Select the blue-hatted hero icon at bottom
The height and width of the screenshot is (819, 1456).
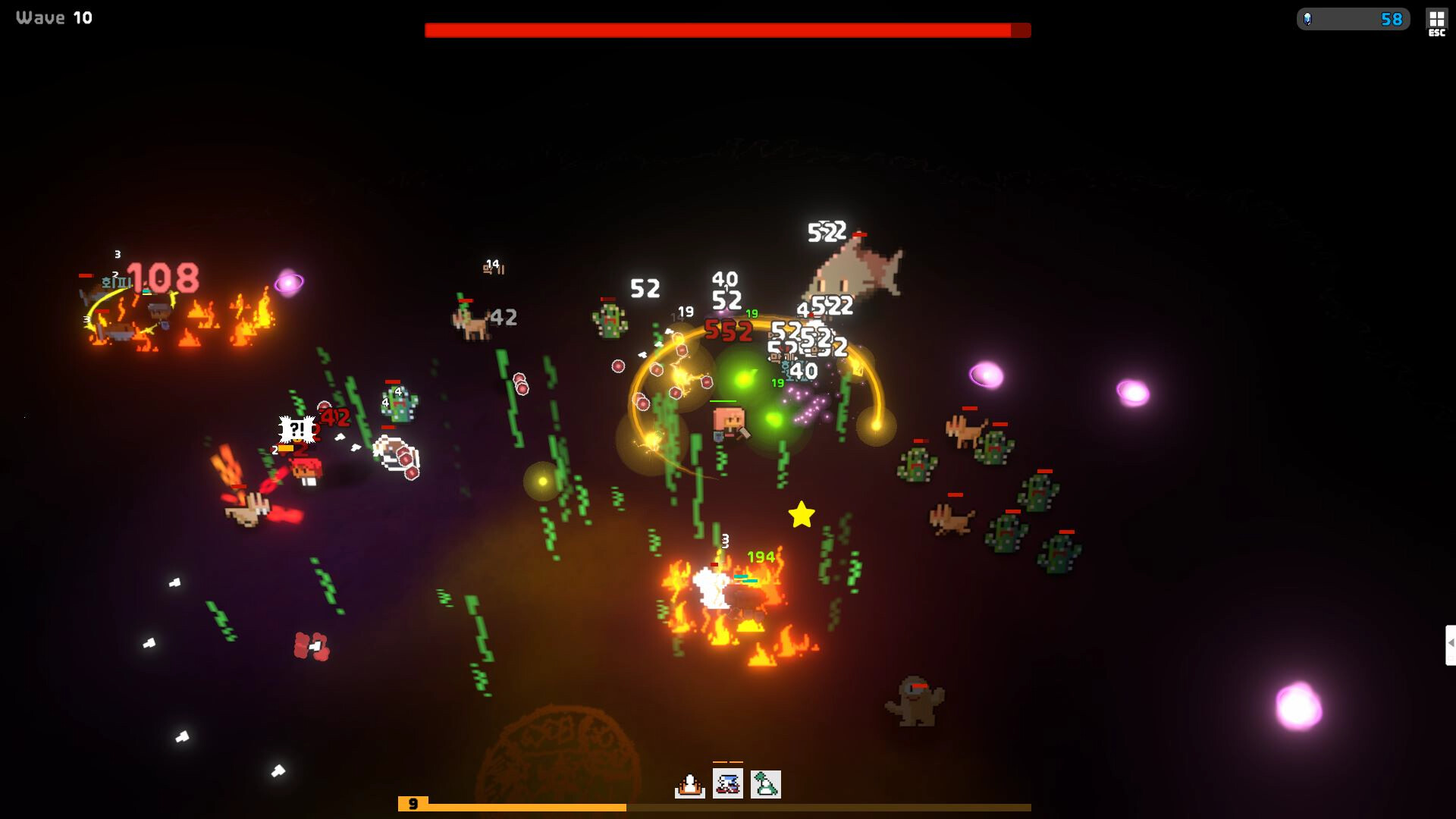[726, 785]
